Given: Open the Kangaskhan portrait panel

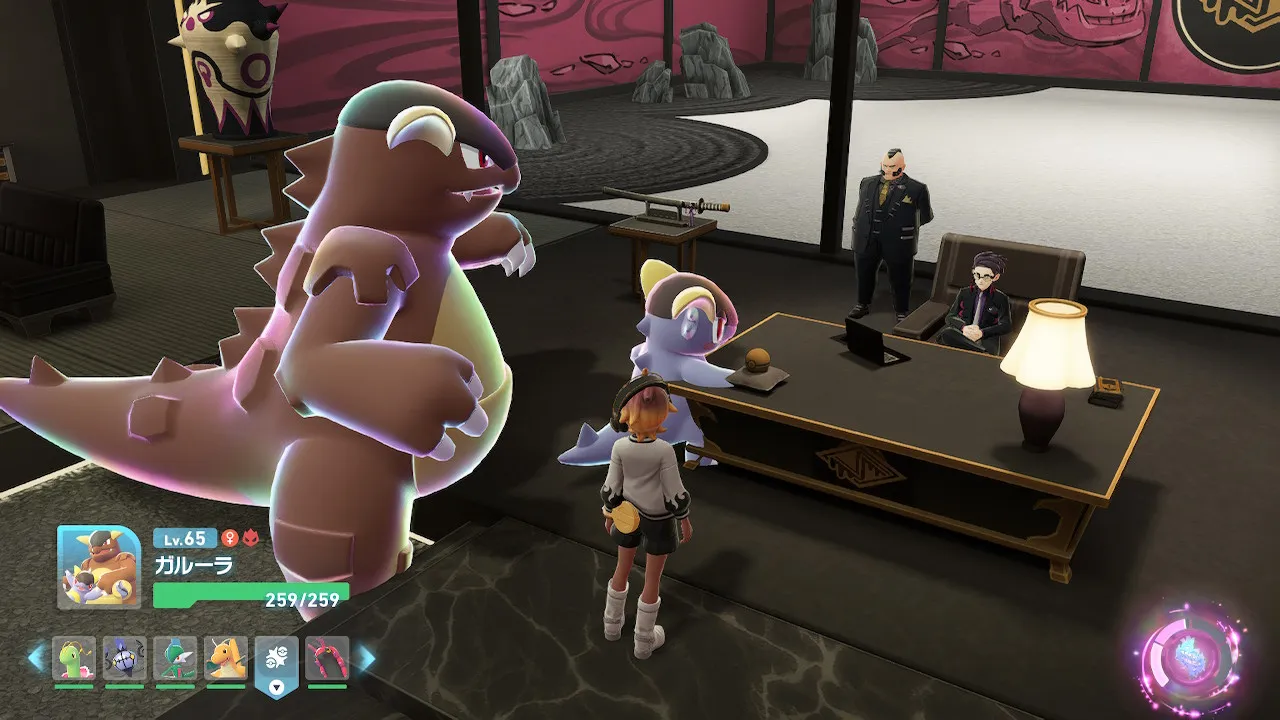Looking at the screenshot, I should (98, 567).
